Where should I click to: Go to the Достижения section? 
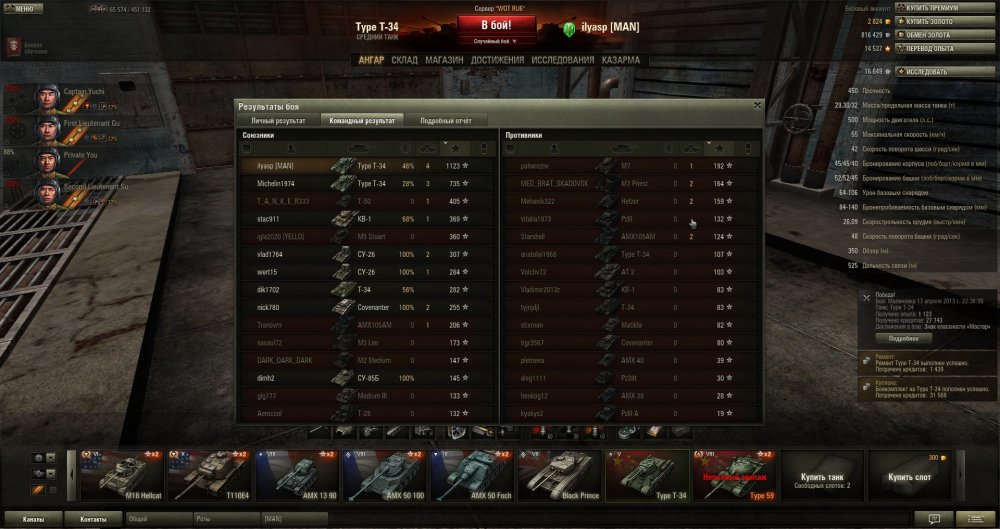pyautogui.click(x=497, y=60)
